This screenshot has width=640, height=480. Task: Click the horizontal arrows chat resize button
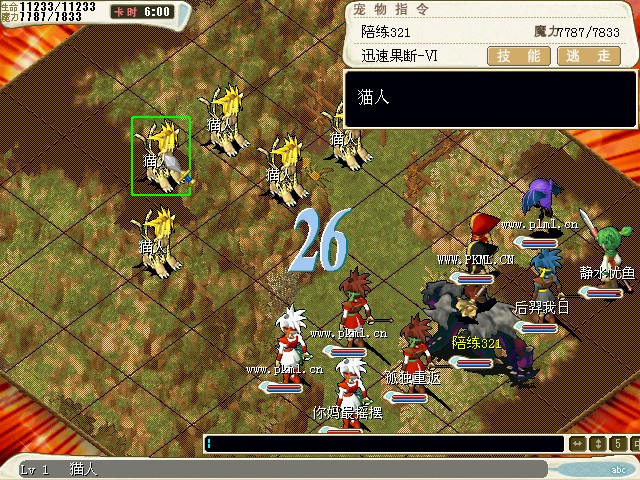(578, 443)
